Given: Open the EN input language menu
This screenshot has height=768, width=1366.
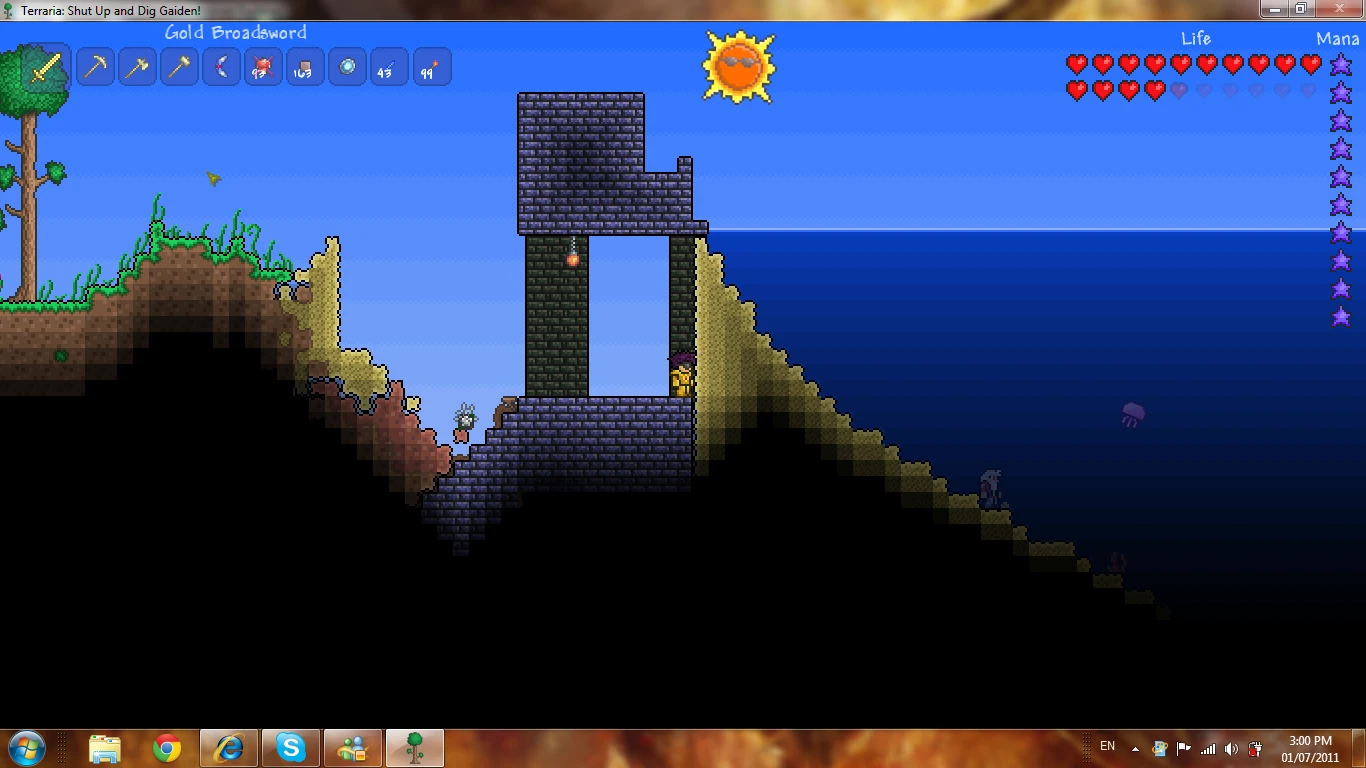Looking at the screenshot, I should 1107,746.
